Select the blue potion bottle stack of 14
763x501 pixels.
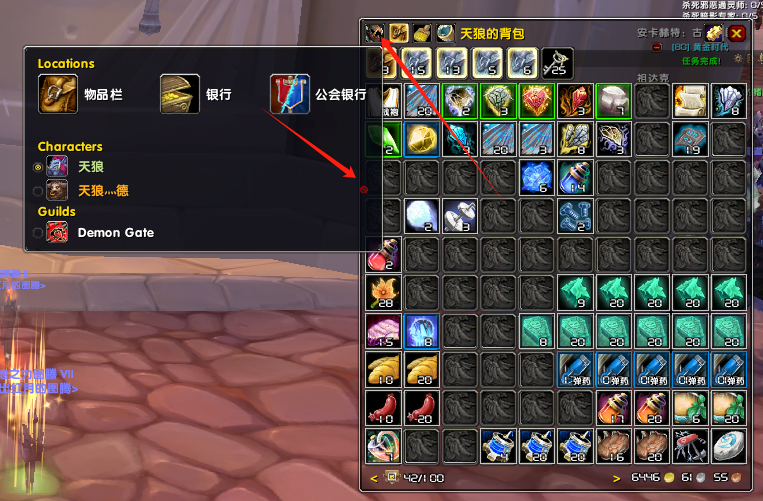[574, 178]
